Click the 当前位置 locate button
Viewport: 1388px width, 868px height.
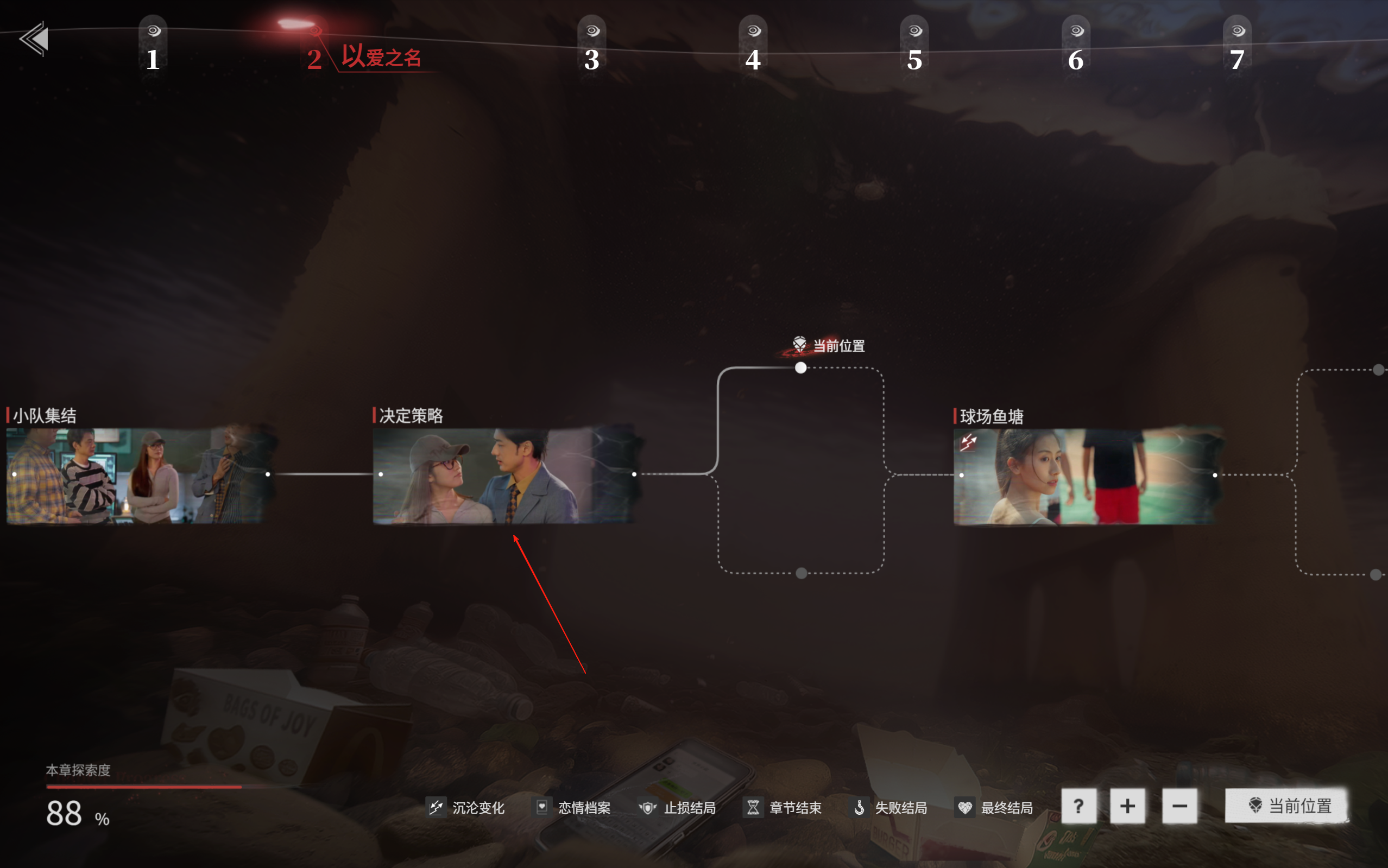point(1286,806)
